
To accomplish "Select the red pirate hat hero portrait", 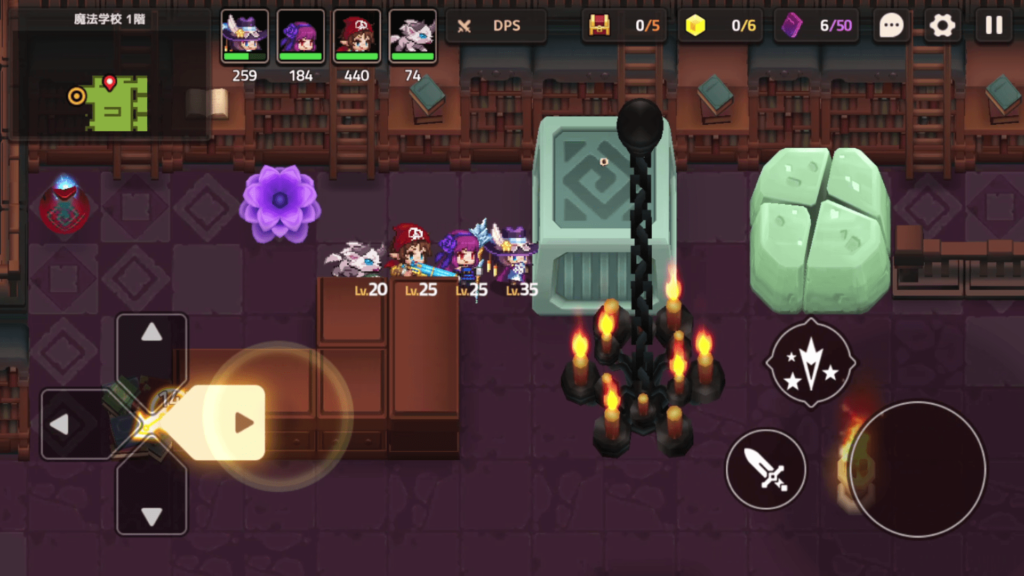I will [x=357, y=37].
